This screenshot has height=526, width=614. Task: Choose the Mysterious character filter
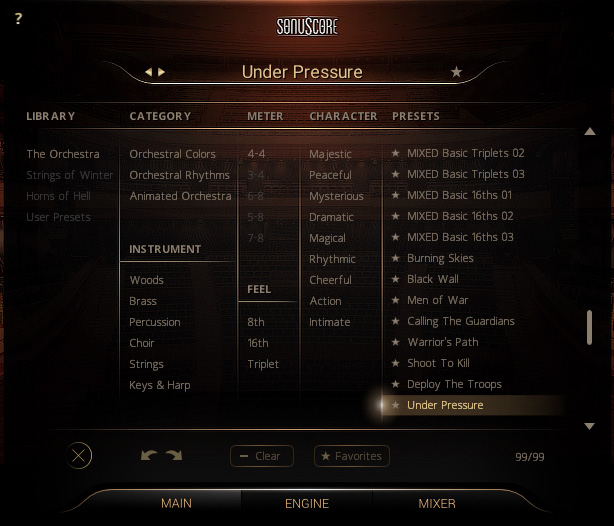[x=336, y=196]
